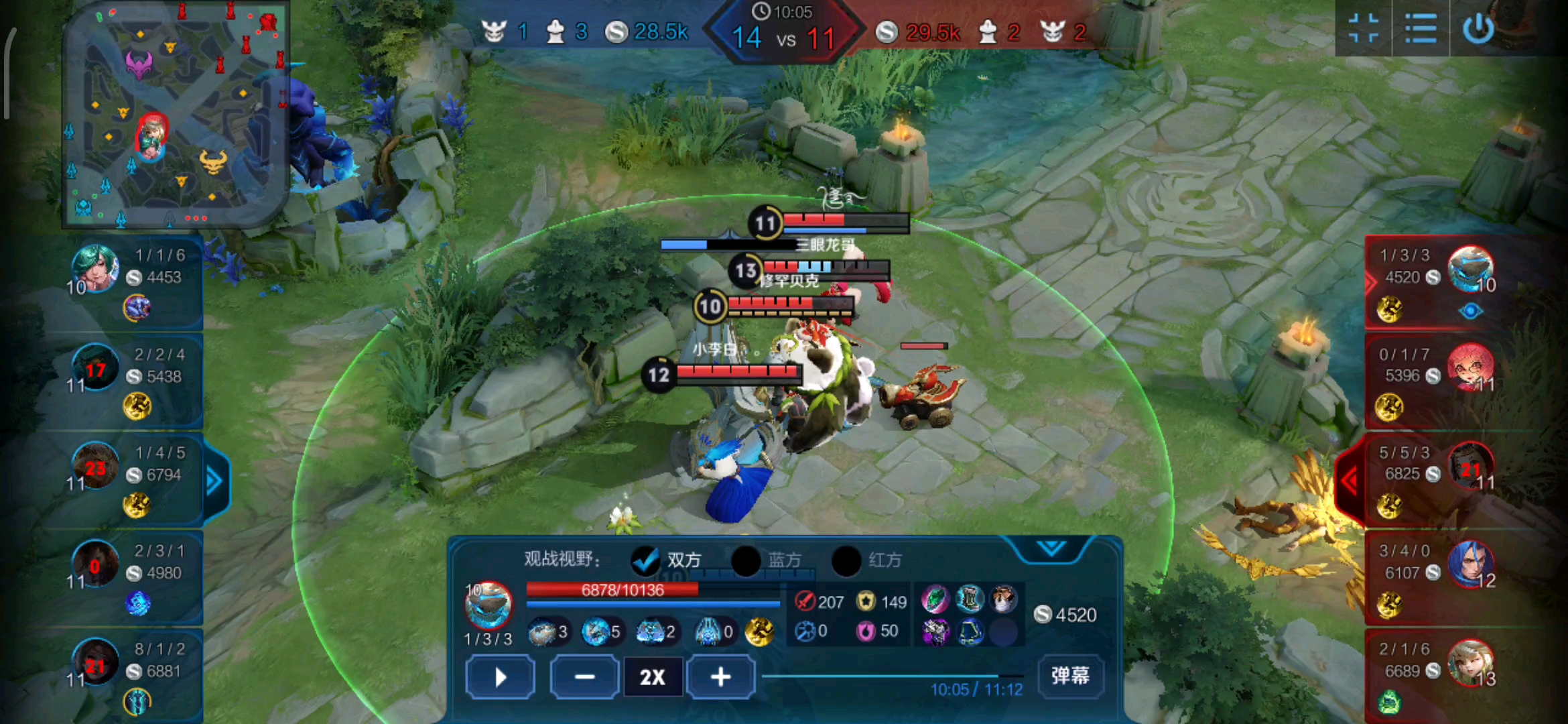The width and height of the screenshot is (1568, 724).
Task: Decrease playback speed with minus button
Action: click(x=584, y=677)
